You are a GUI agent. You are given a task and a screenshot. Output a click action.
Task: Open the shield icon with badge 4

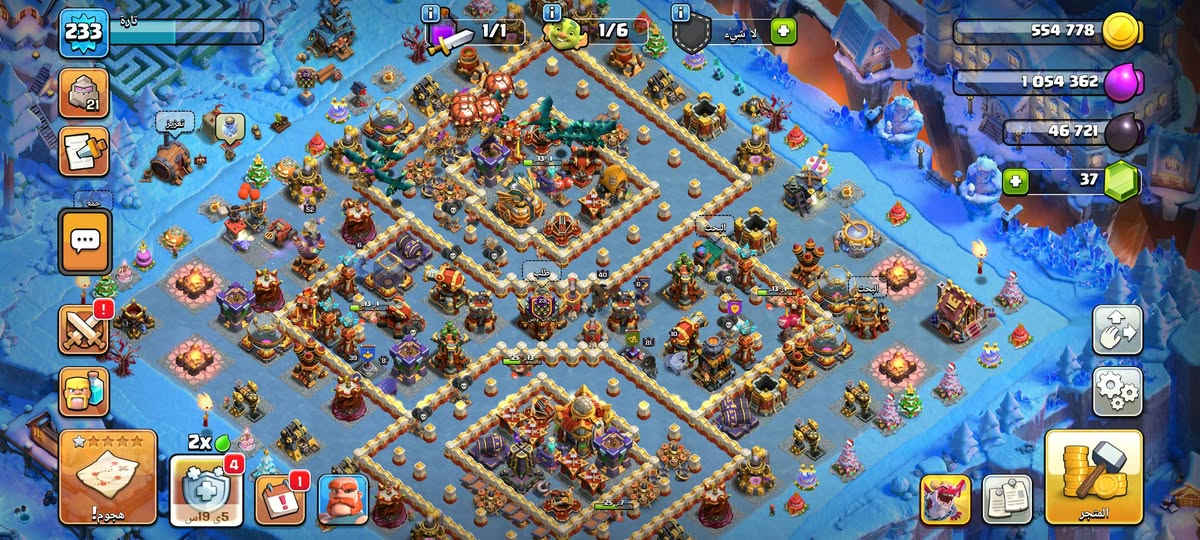(206, 490)
